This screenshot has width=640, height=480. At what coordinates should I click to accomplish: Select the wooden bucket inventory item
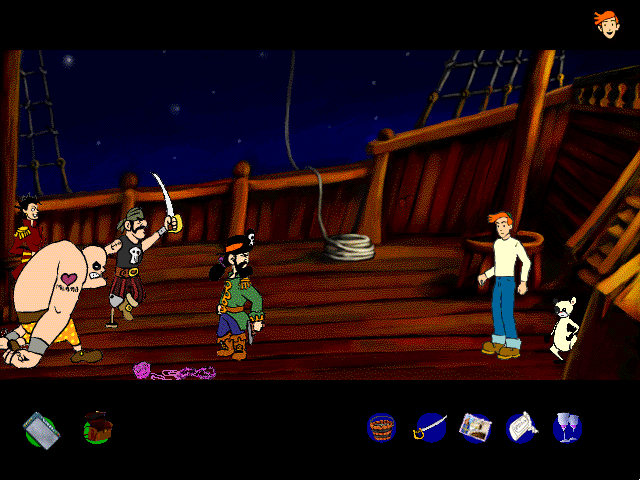[x=382, y=428]
